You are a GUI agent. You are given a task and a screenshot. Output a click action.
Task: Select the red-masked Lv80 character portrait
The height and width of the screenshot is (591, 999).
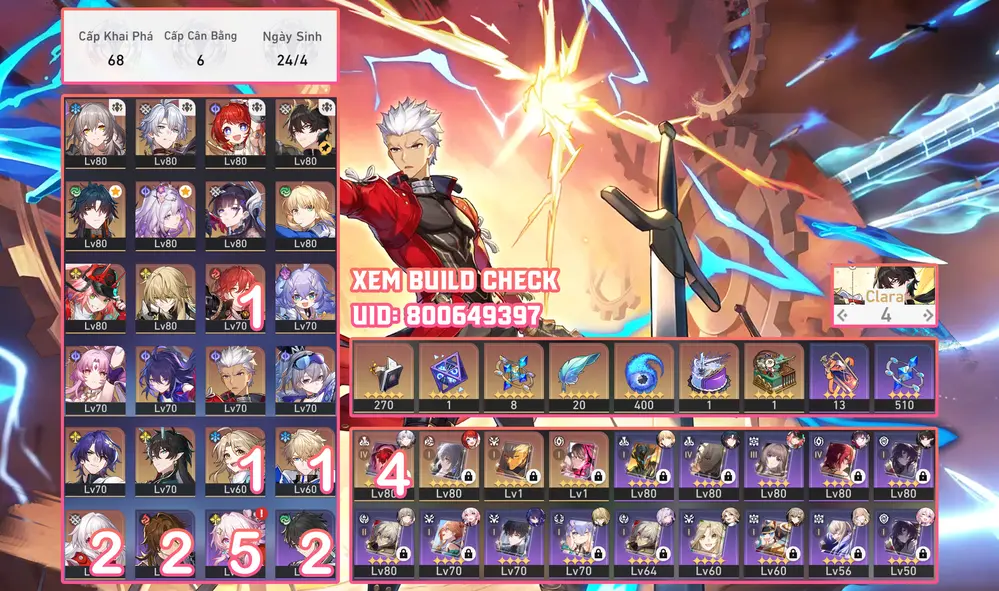tap(95, 295)
